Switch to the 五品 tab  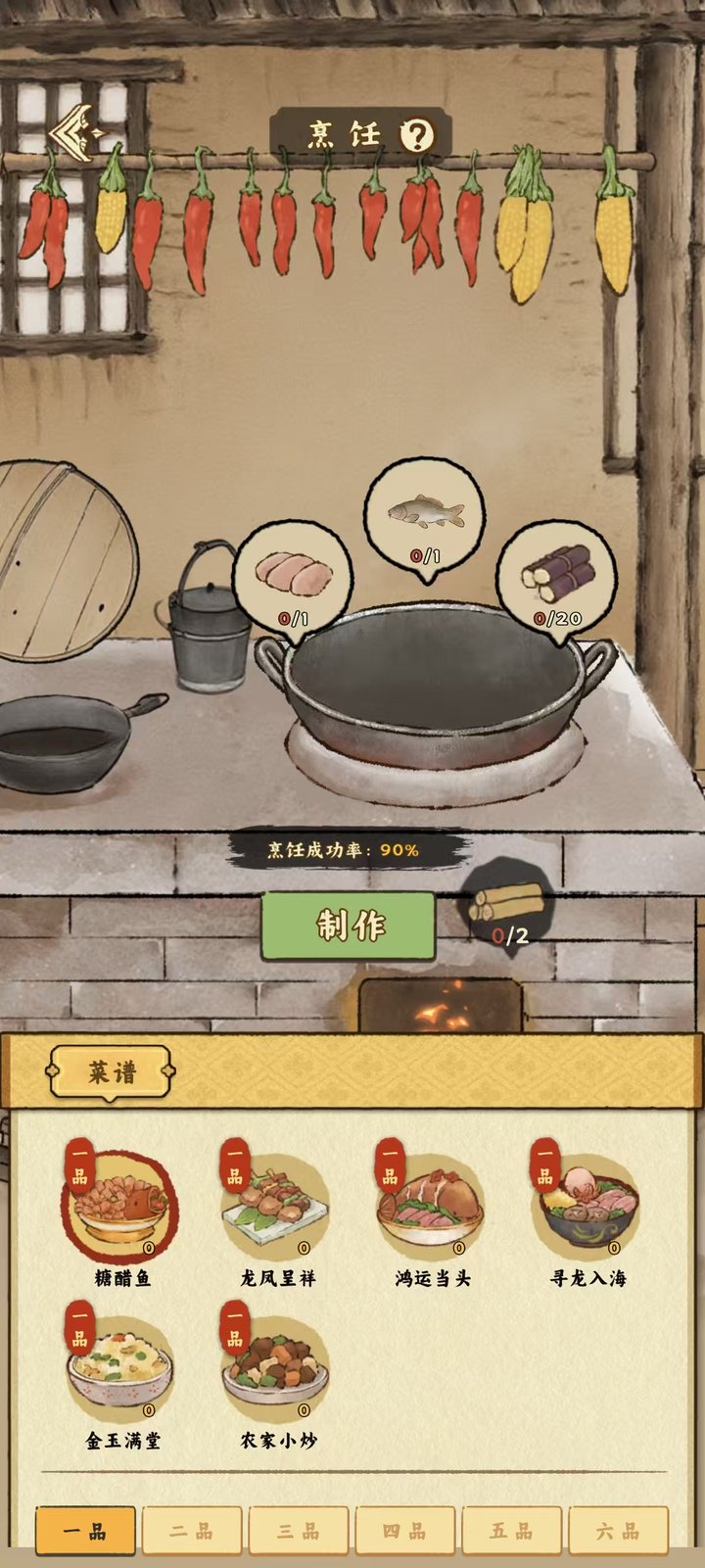coord(512,1532)
